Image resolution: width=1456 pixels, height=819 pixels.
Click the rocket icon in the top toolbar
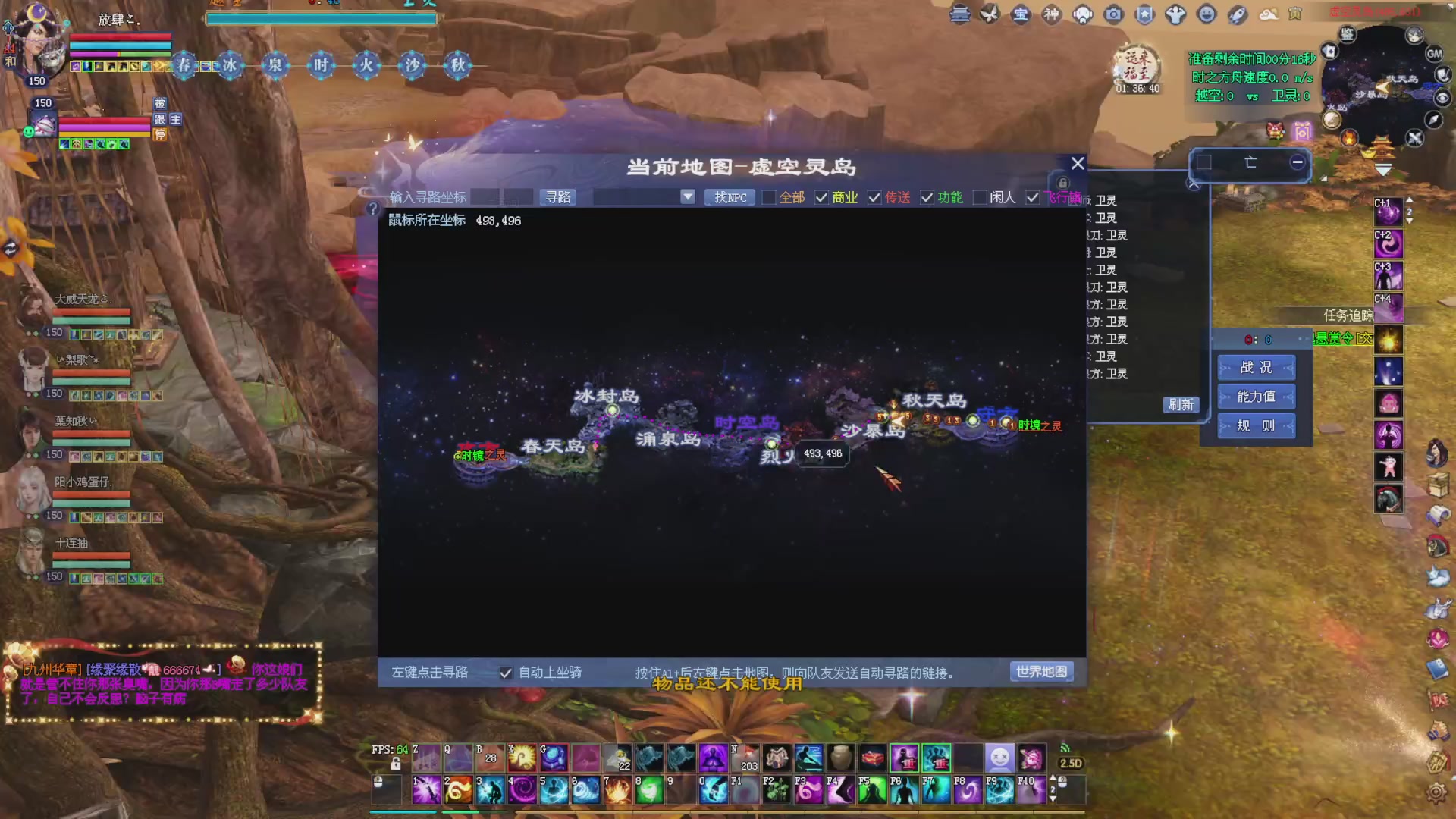pos(1237,14)
